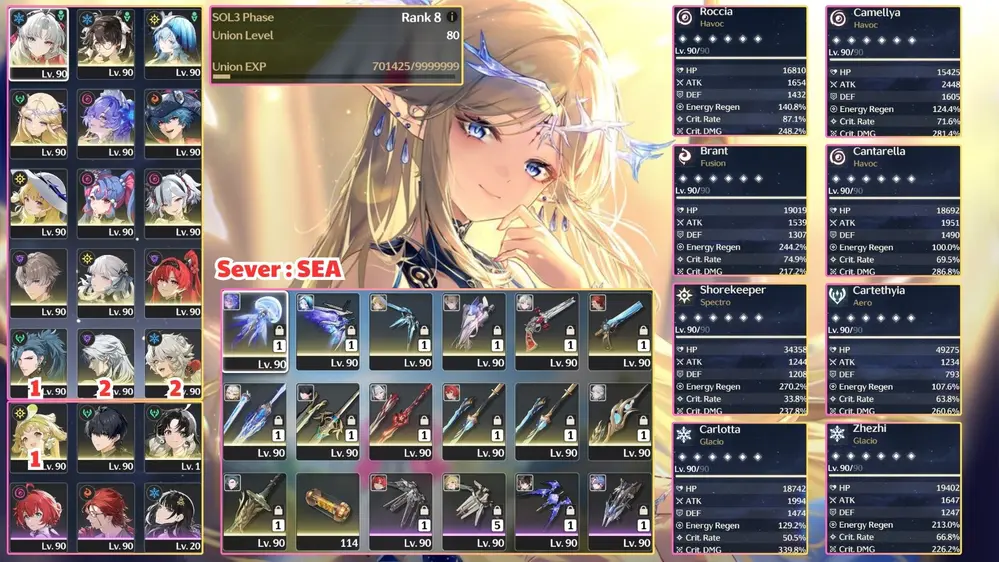Open Roccia's character stat card

740,70
